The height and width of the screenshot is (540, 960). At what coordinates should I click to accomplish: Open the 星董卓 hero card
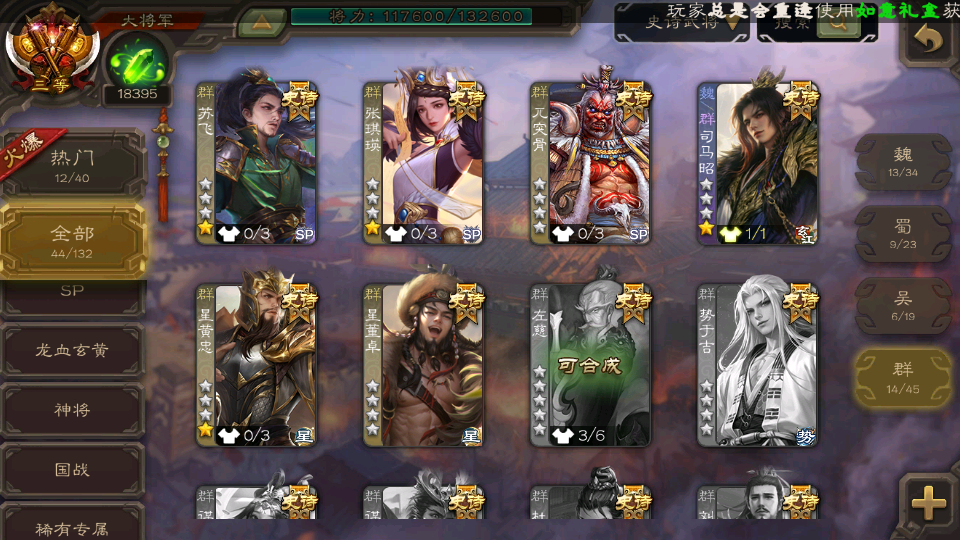click(x=423, y=364)
